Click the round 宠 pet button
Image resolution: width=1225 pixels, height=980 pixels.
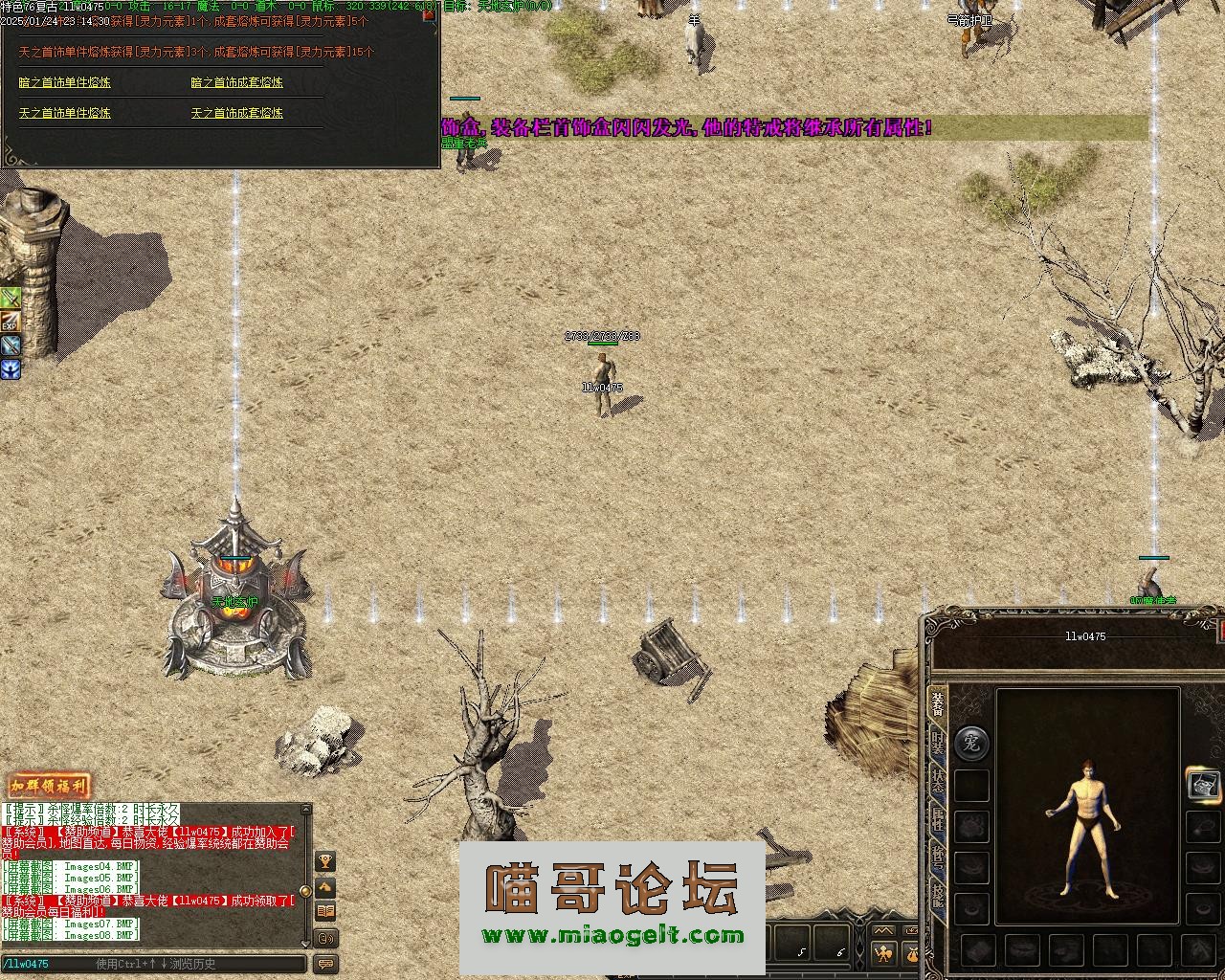(x=971, y=742)
